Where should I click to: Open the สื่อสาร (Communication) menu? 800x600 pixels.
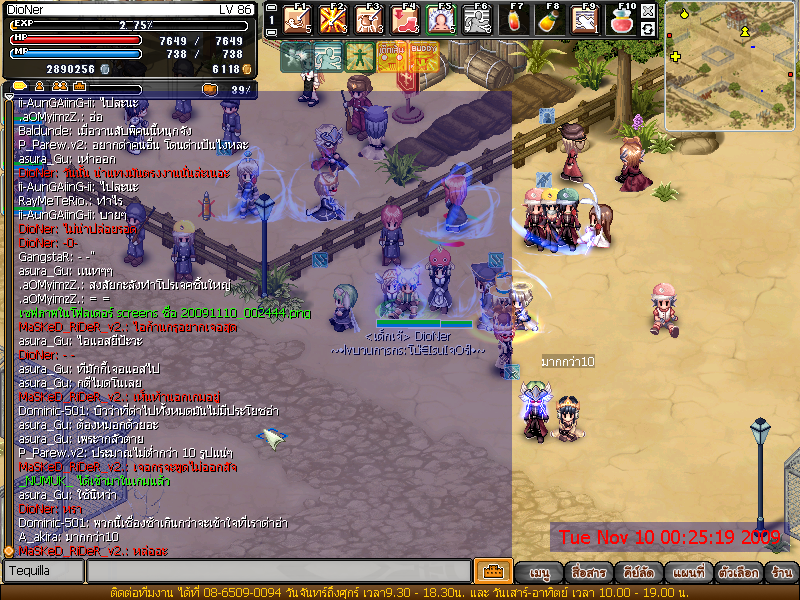tap(584, 573)
